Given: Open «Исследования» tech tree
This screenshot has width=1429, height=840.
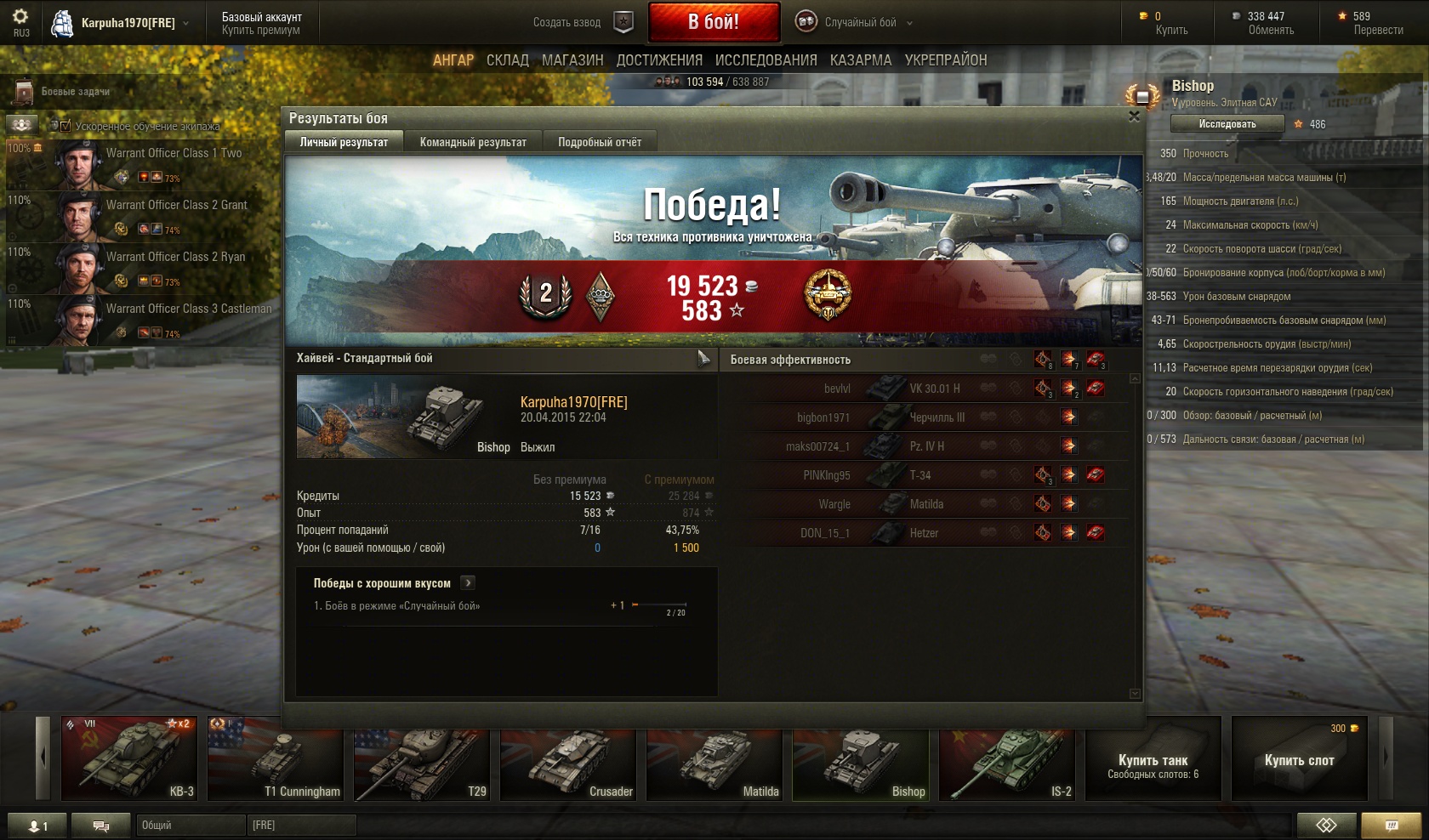Looking at the screenshot, I should (766, 60).
